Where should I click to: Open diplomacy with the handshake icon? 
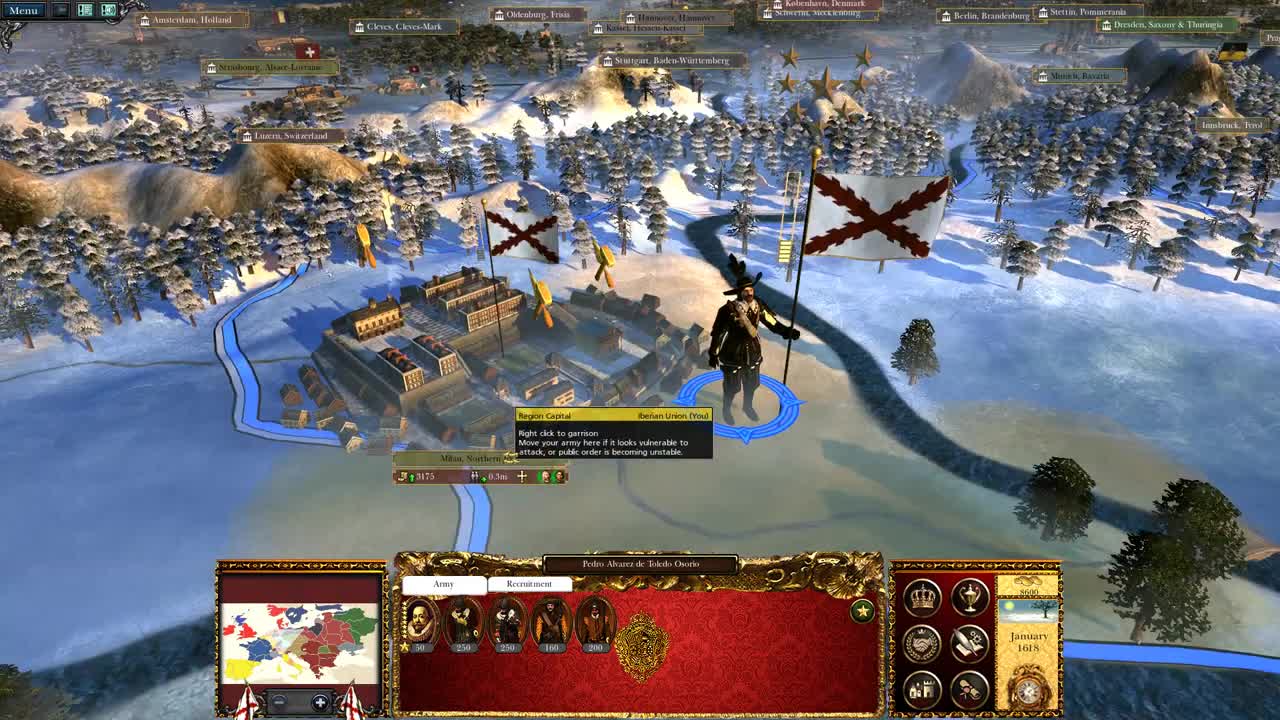pyautogui.click(x=924, y=645)
